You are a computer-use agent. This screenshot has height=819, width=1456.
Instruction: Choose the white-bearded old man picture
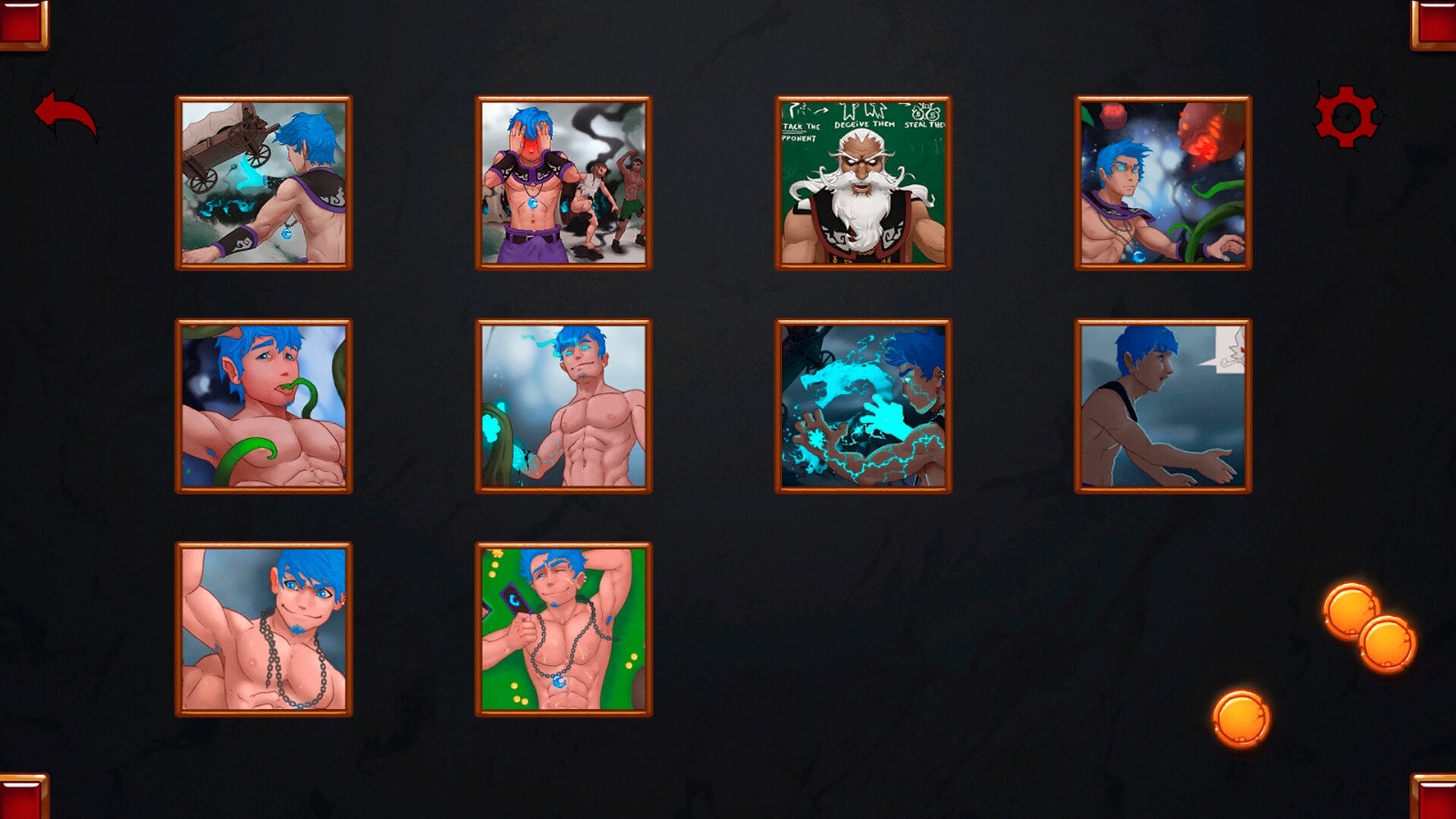point(863,183)
